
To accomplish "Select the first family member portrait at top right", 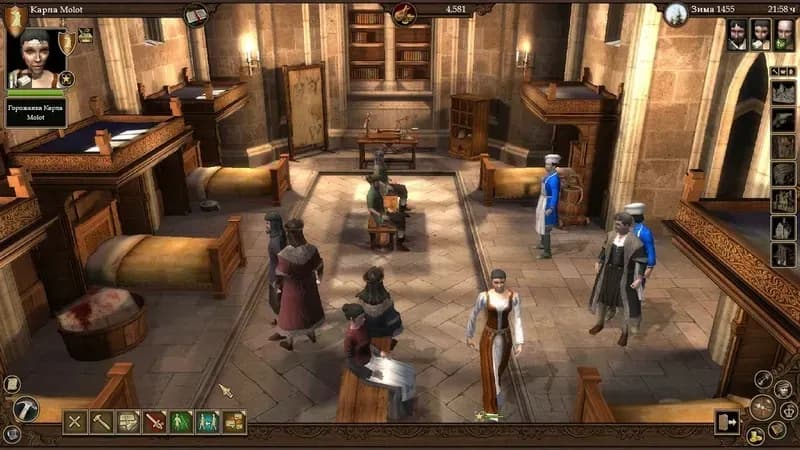I will pos(737,35).
